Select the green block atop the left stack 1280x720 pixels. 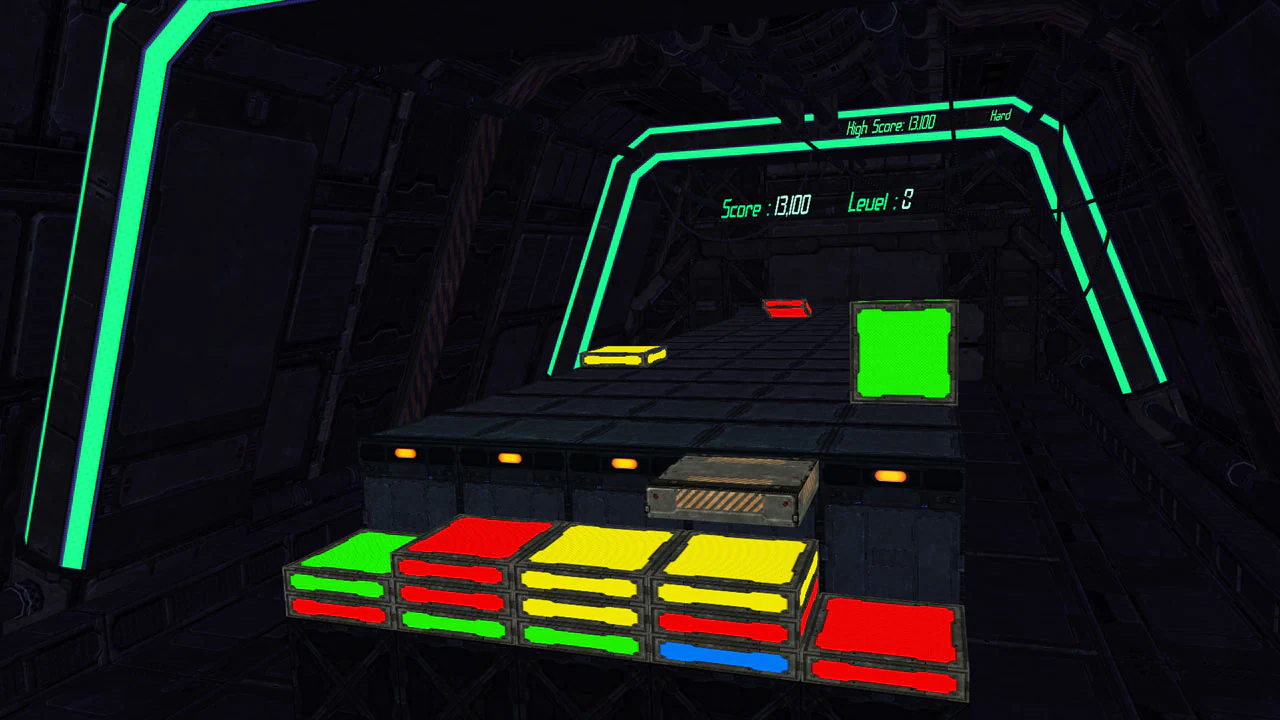click(355, 553)
